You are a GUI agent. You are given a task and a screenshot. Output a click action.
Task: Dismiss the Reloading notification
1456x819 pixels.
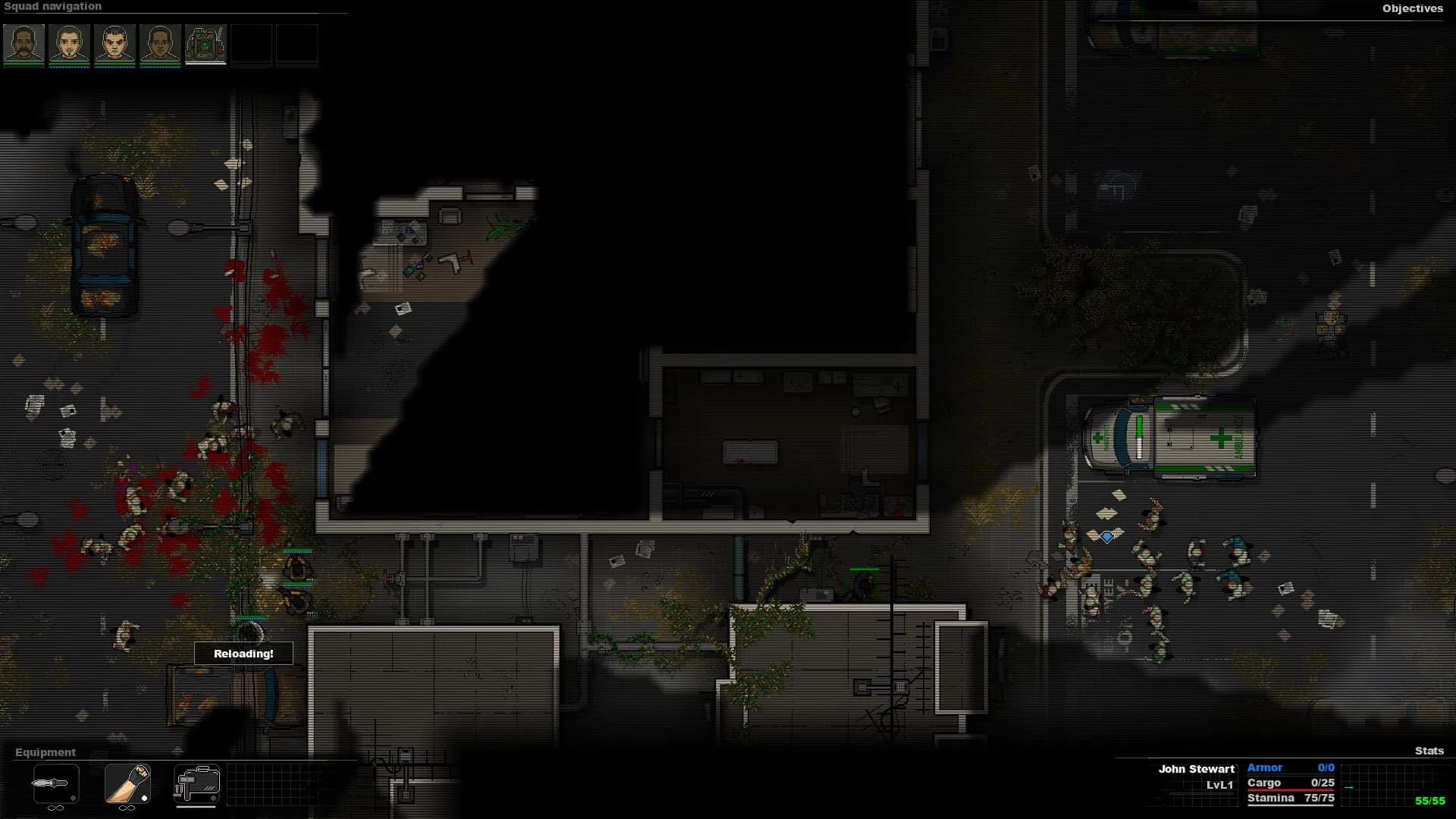pyautogui.click(x=243, y=653)
